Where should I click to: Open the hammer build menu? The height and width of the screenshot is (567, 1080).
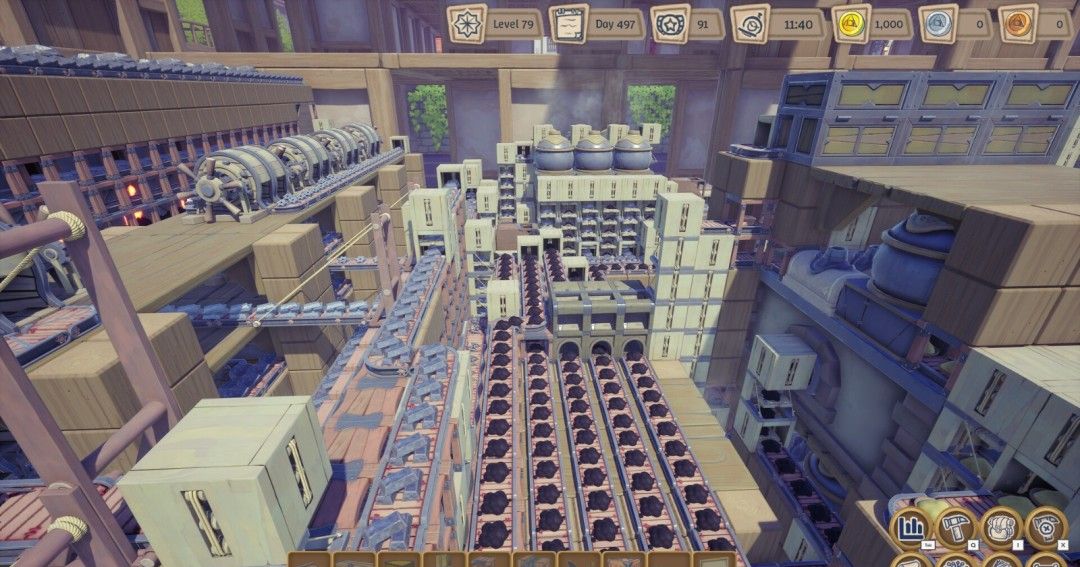click(957, 527)
